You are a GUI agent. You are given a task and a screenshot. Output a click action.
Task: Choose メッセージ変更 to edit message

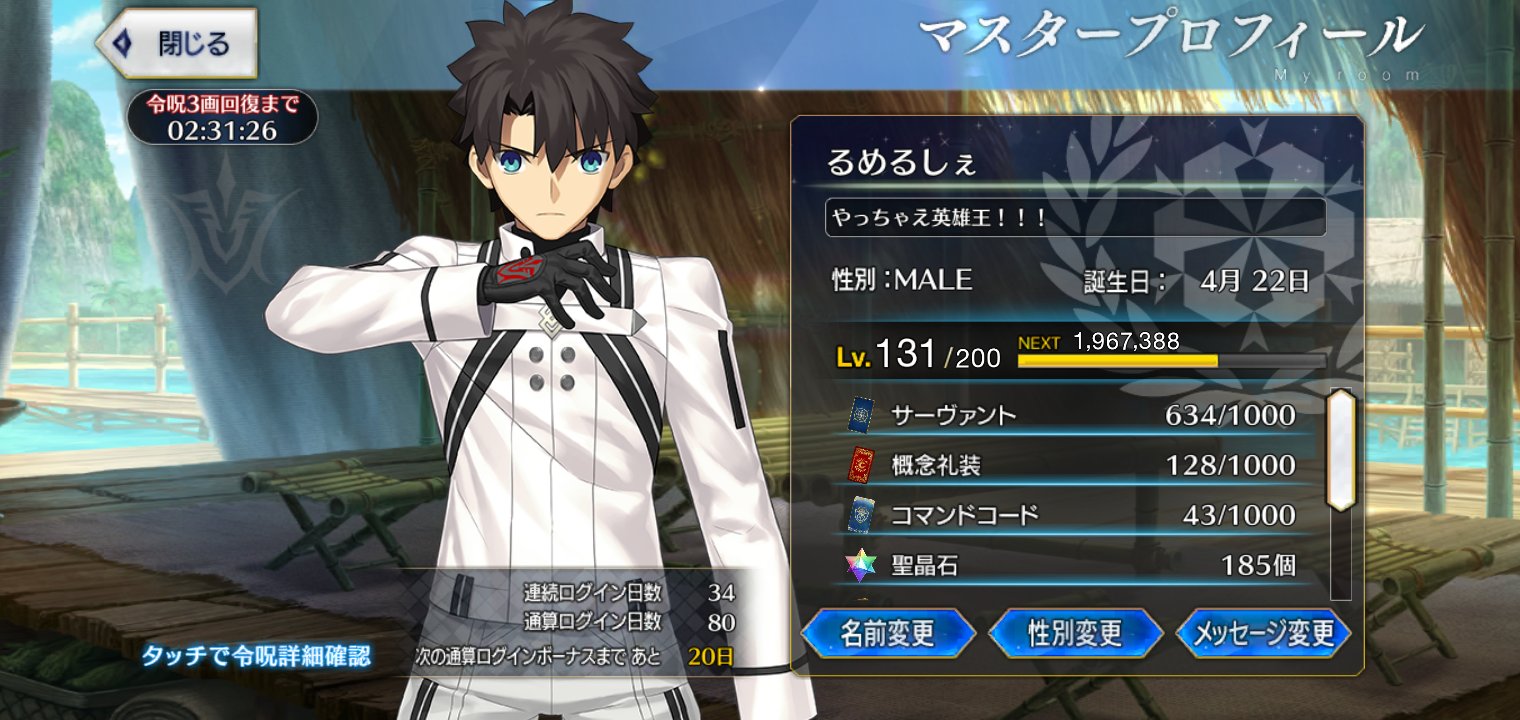(x=1264, y=633)
